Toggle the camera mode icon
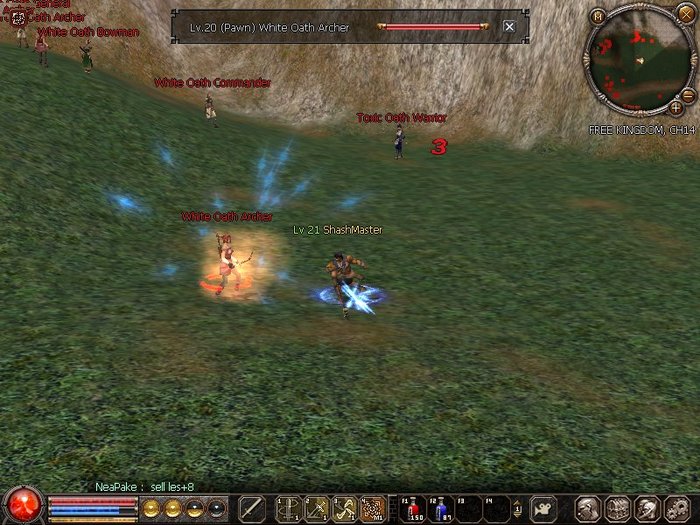Screen dimensions: 700x525 544,508
